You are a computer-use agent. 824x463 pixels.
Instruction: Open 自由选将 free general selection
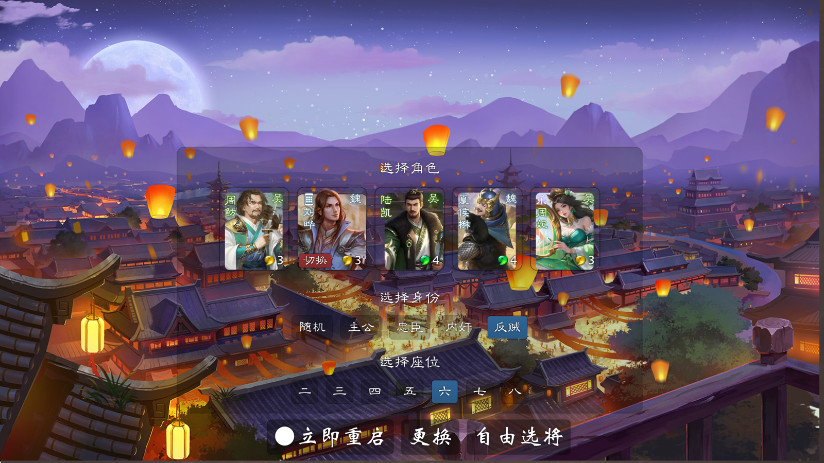tap(518, 437)
